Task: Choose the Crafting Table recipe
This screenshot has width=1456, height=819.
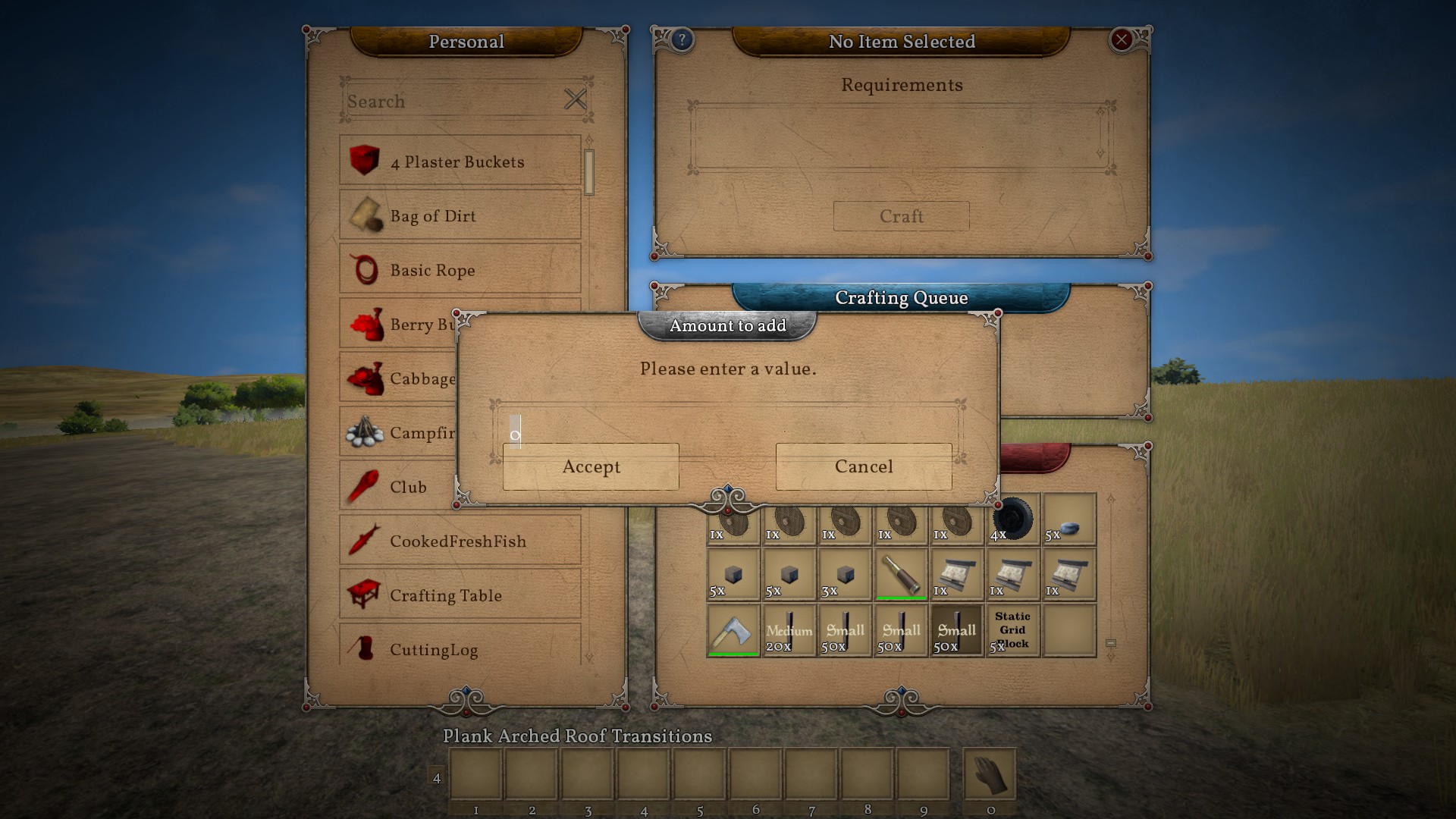Action: point(460,595)
